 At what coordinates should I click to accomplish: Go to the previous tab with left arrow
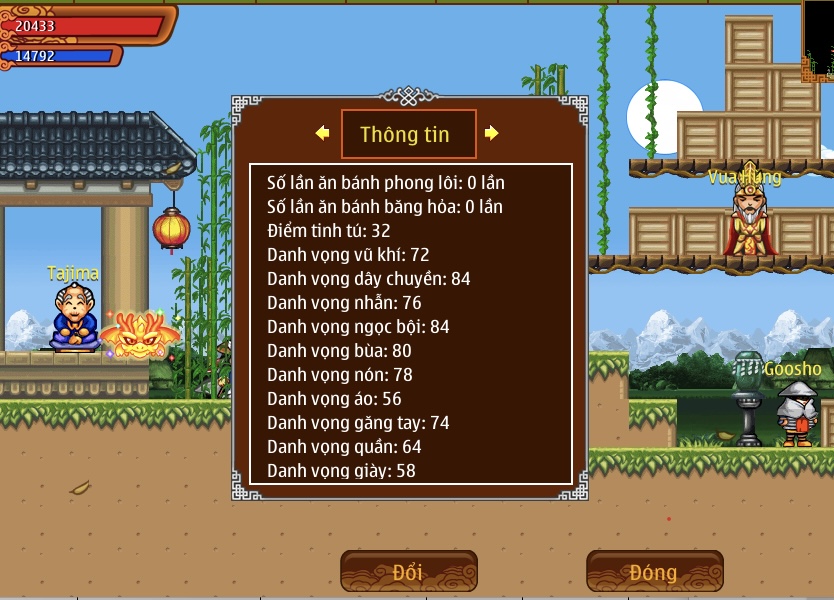click(322, 133)
